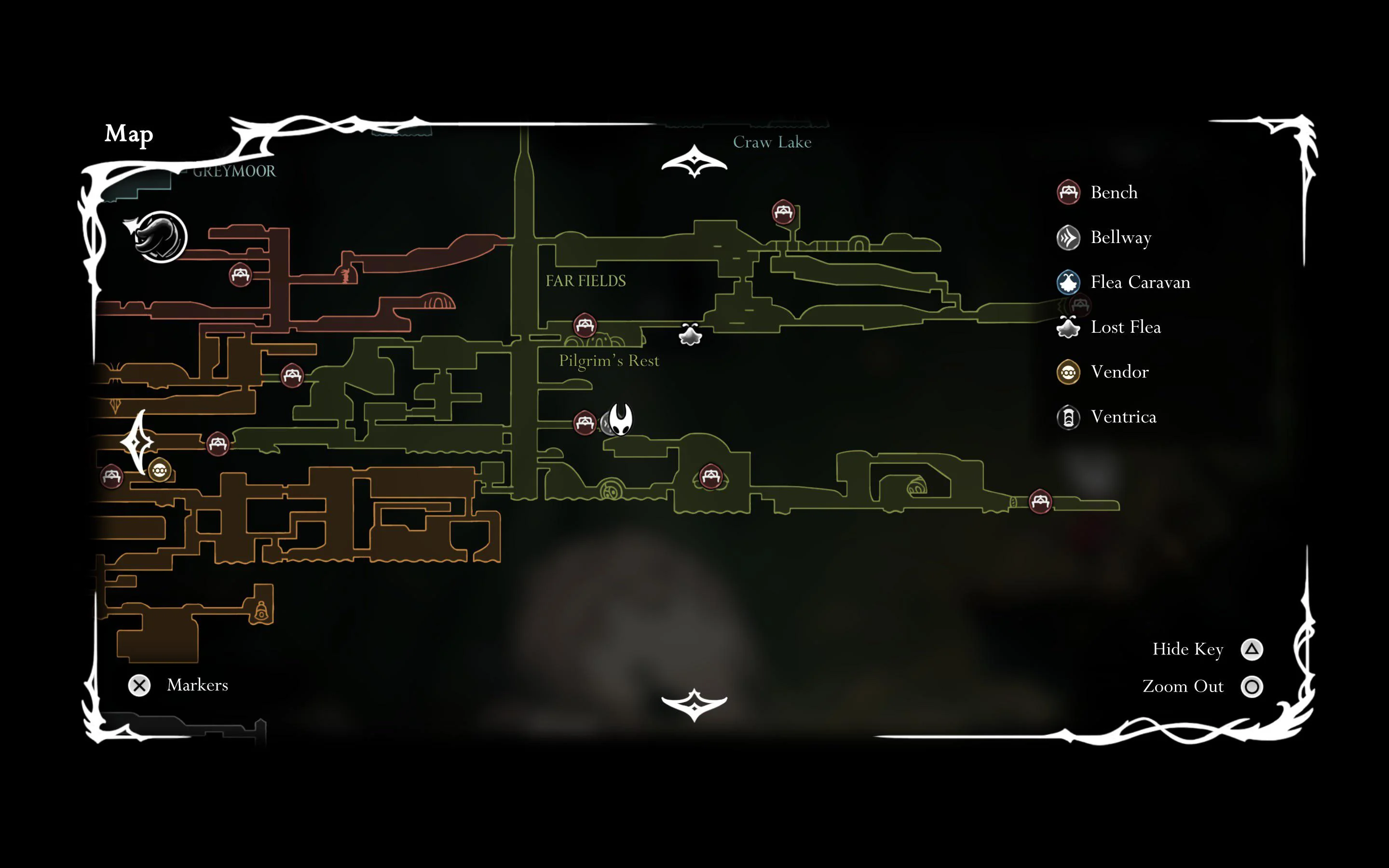Click the Bellway icon in the legend
Image resolution: width=1389 pixels, height=868 pixels.
click(x=1069, y=238)
